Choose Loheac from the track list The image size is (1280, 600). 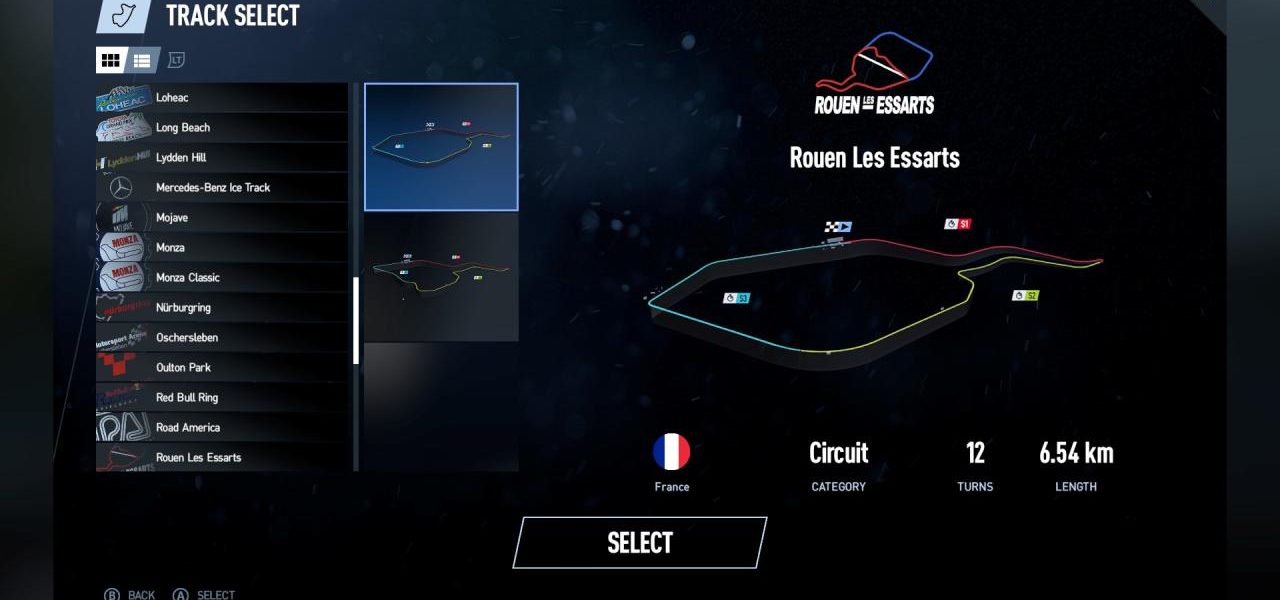[x=222, y=98]
